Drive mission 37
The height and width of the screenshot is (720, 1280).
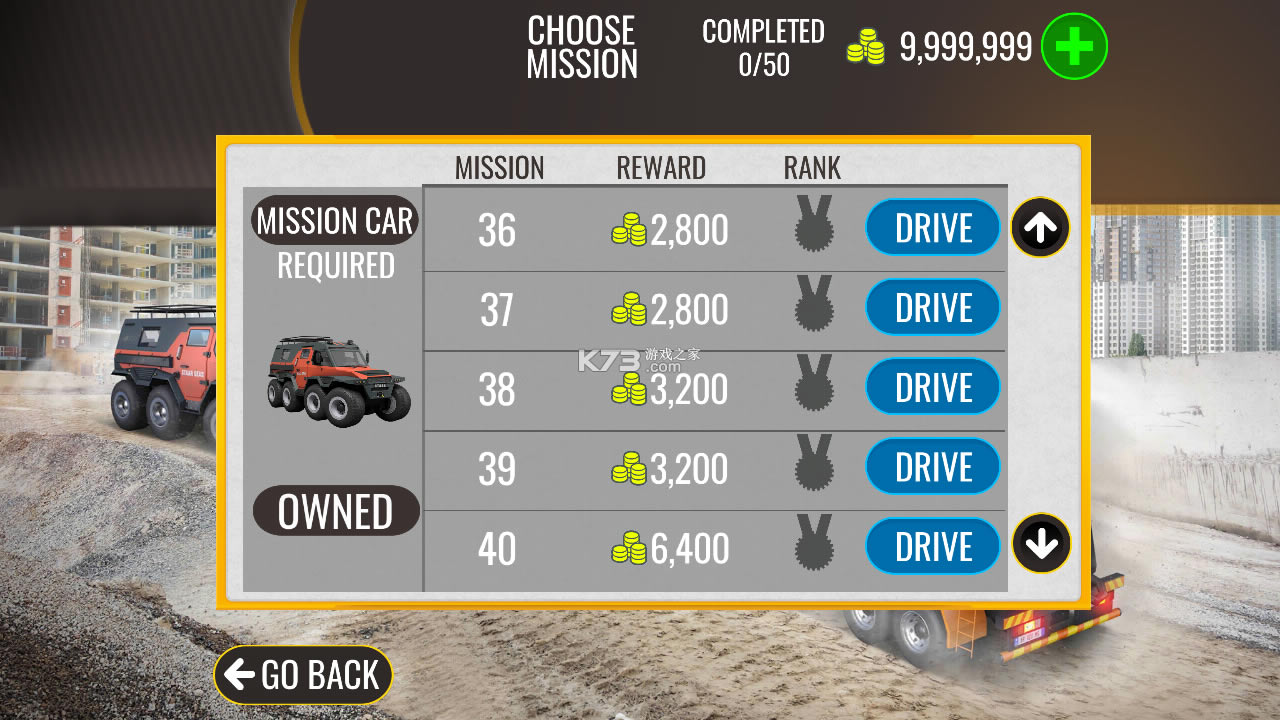point(932,307)
